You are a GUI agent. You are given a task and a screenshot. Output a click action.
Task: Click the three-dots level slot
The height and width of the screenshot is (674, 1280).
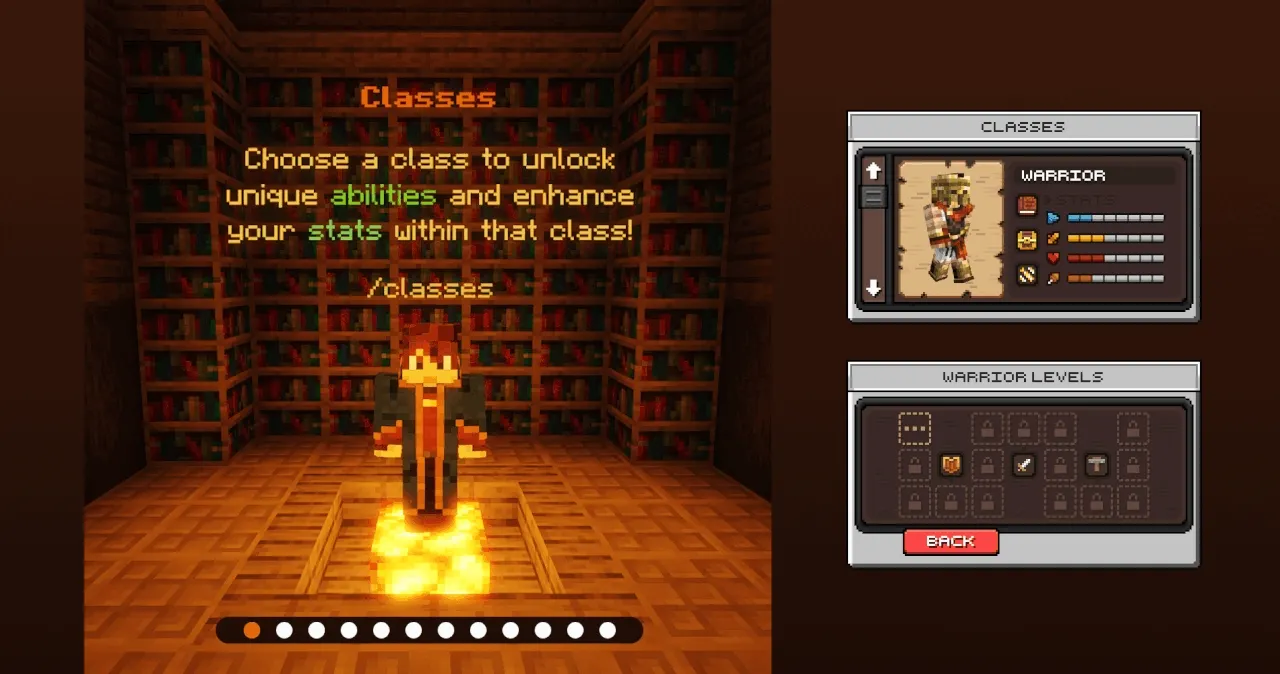914,429
